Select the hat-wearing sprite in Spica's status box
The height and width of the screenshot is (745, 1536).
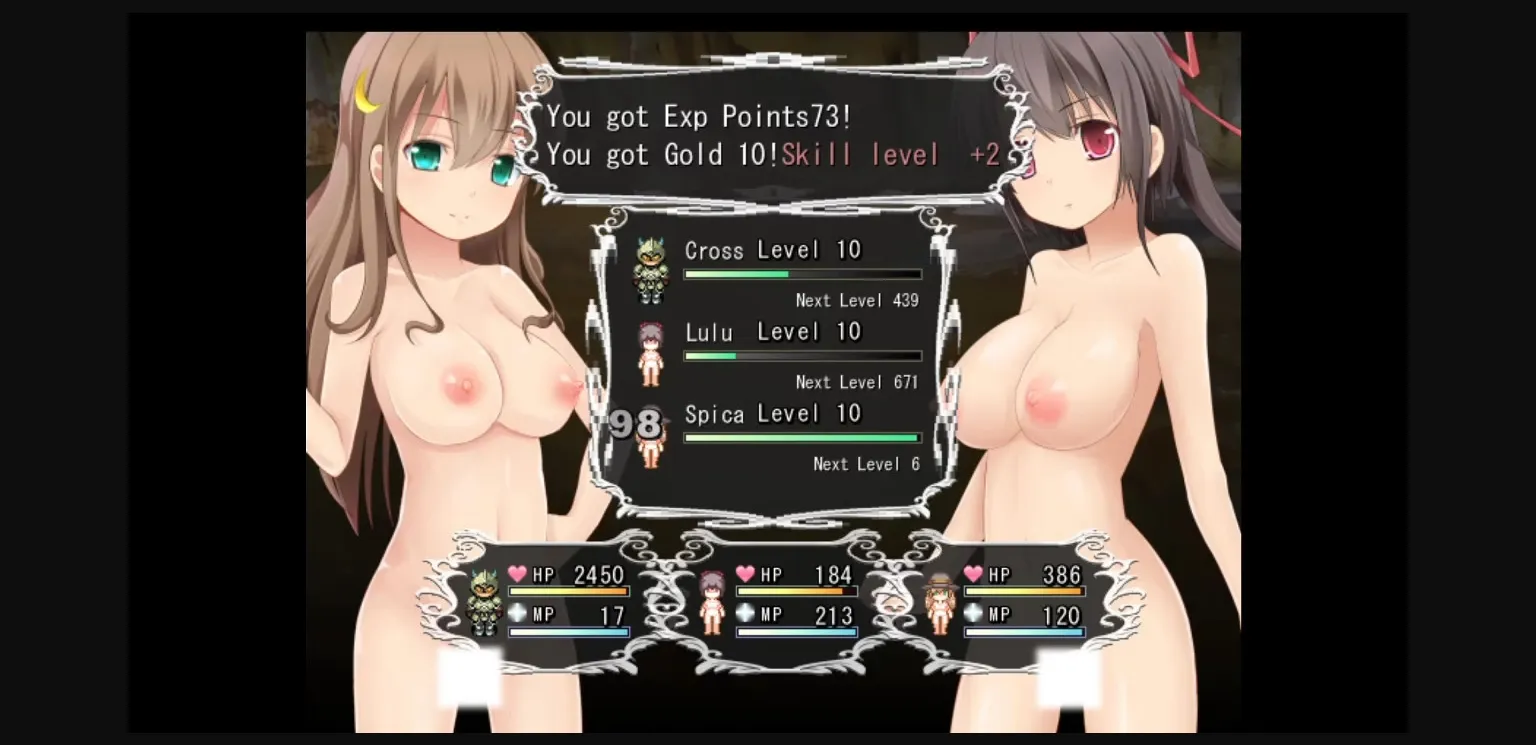tap(941, 601)
